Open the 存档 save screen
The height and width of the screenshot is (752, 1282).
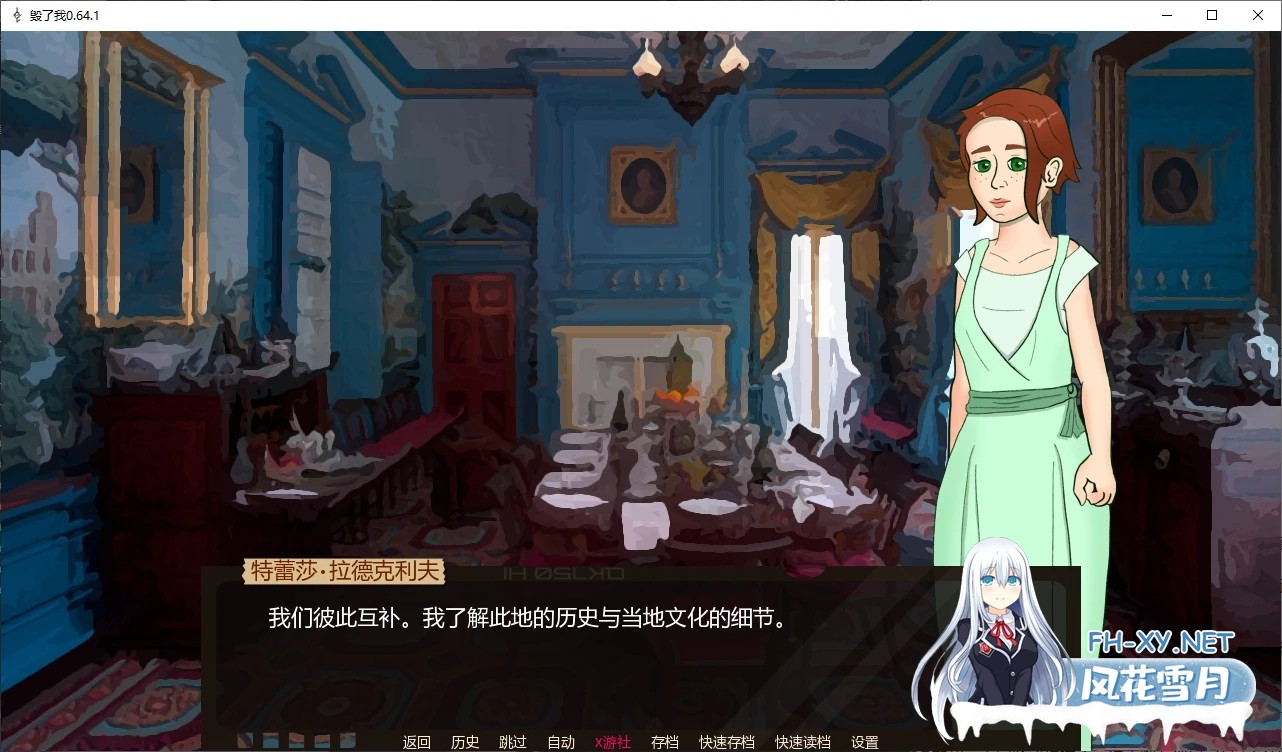click(x=665, y=742)
